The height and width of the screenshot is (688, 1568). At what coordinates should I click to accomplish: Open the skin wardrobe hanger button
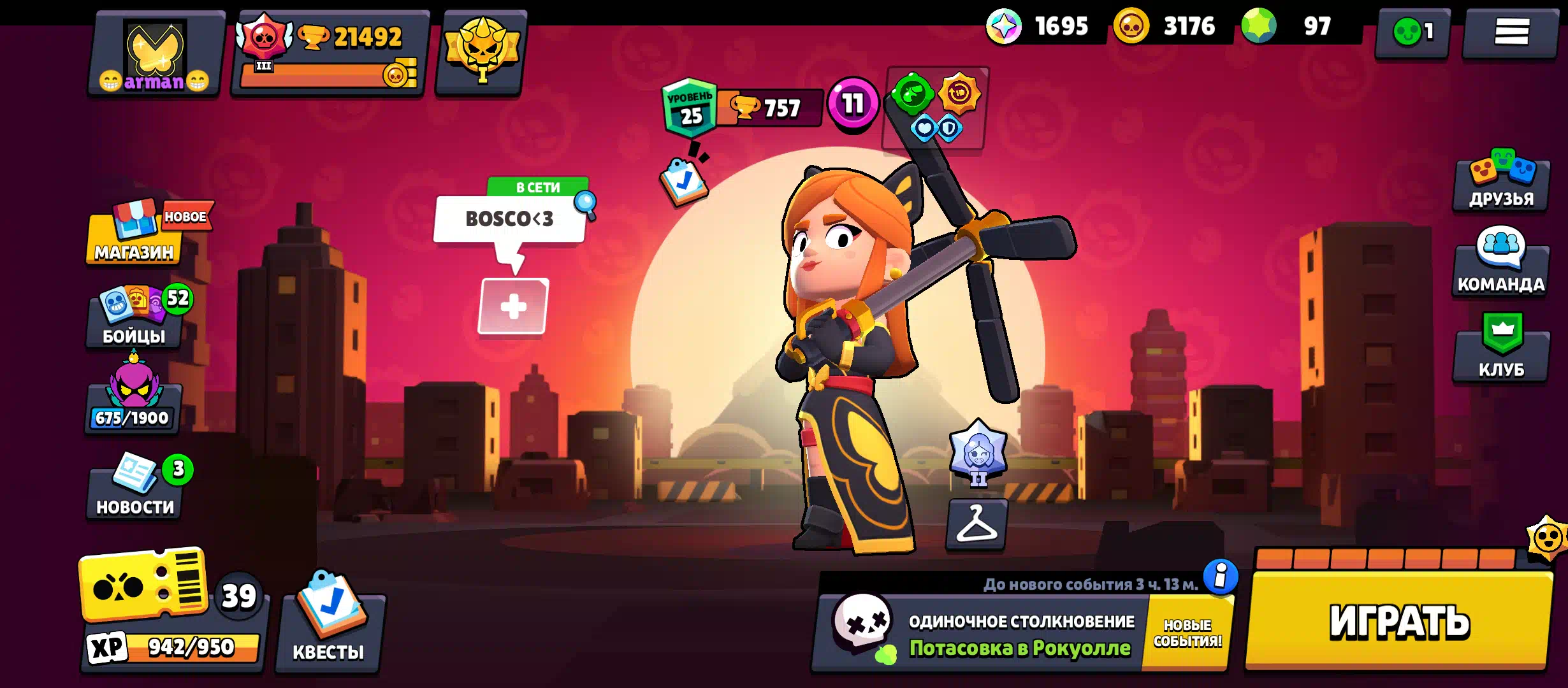click(976, 524)
